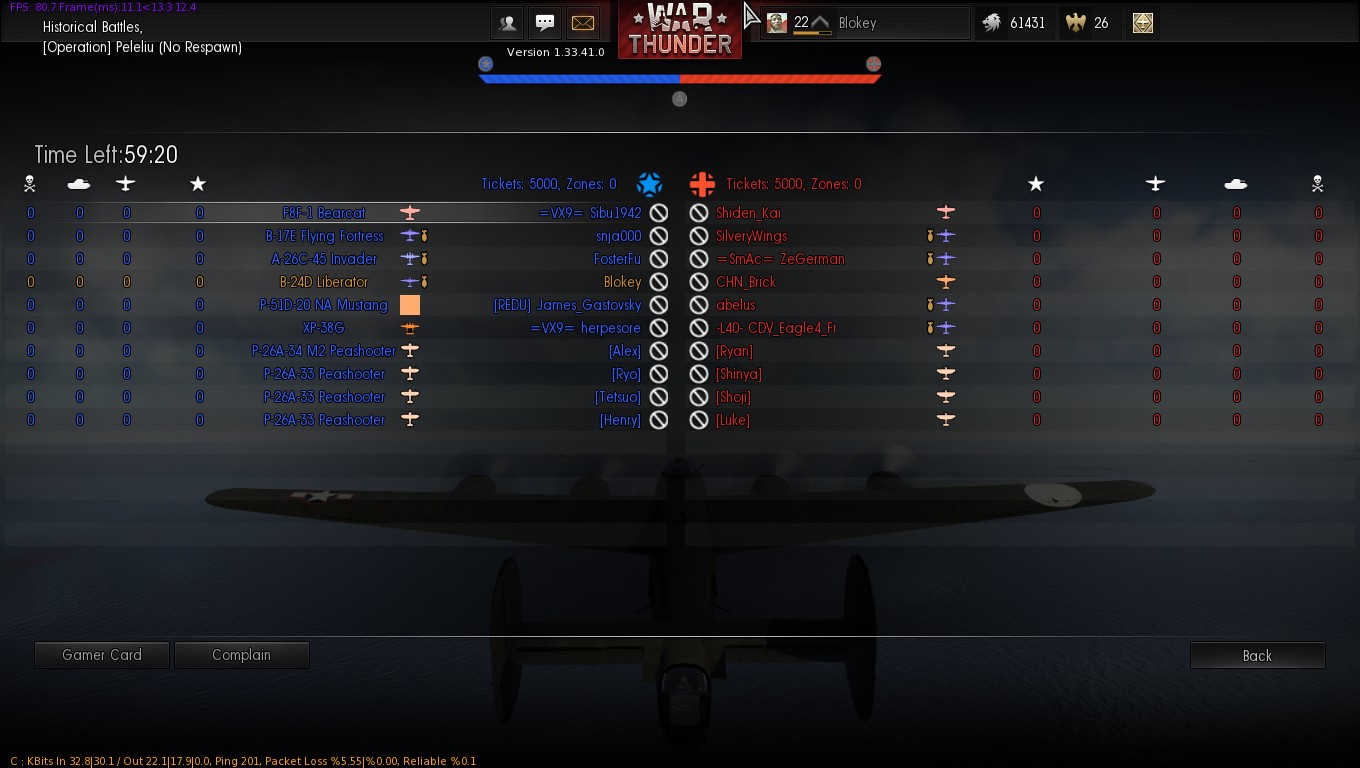Select player snja000 in the list

(618, 236)
